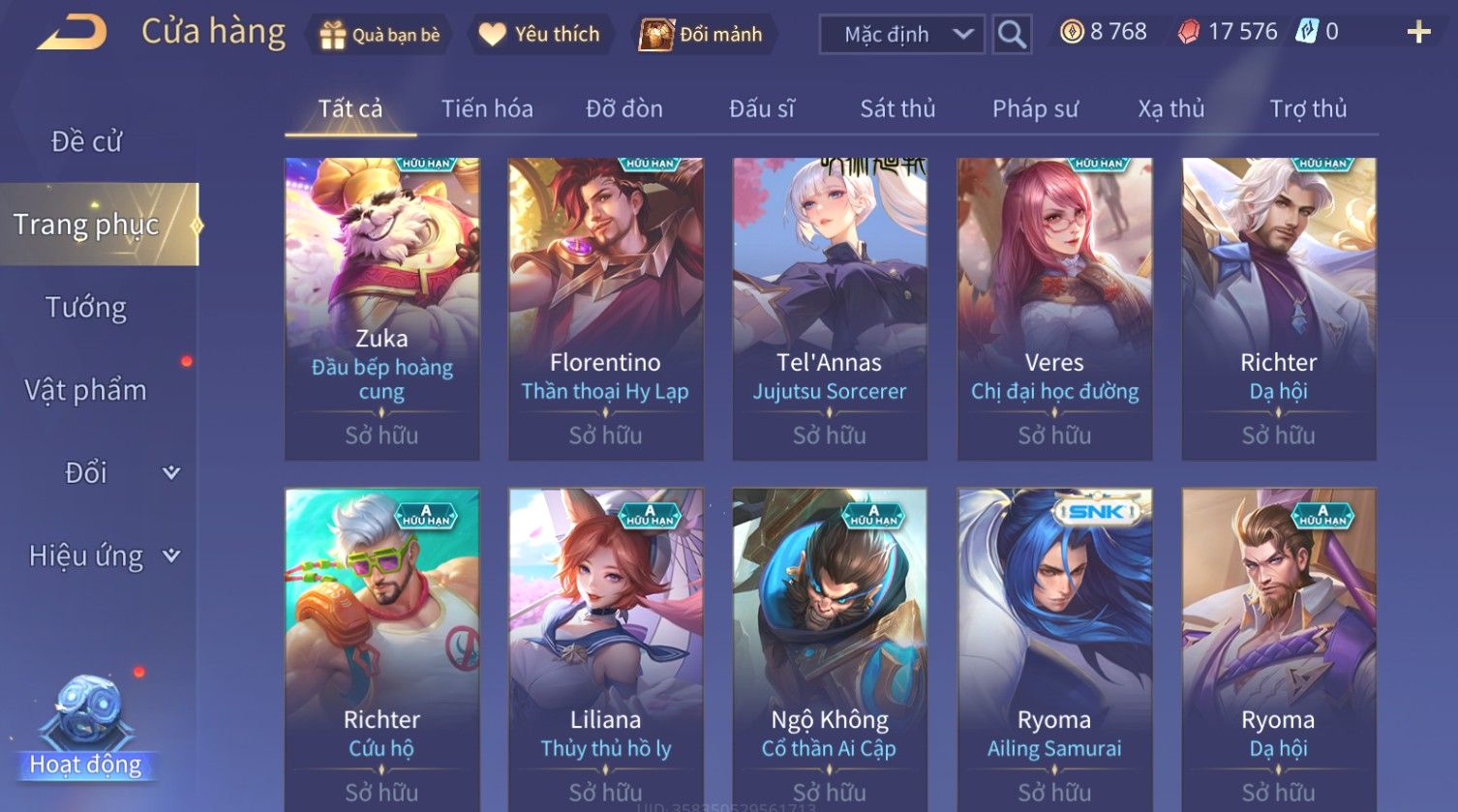Show the Sát thủ skins tab
This screenshot has width=1458, height=812.
pos(897,108)
